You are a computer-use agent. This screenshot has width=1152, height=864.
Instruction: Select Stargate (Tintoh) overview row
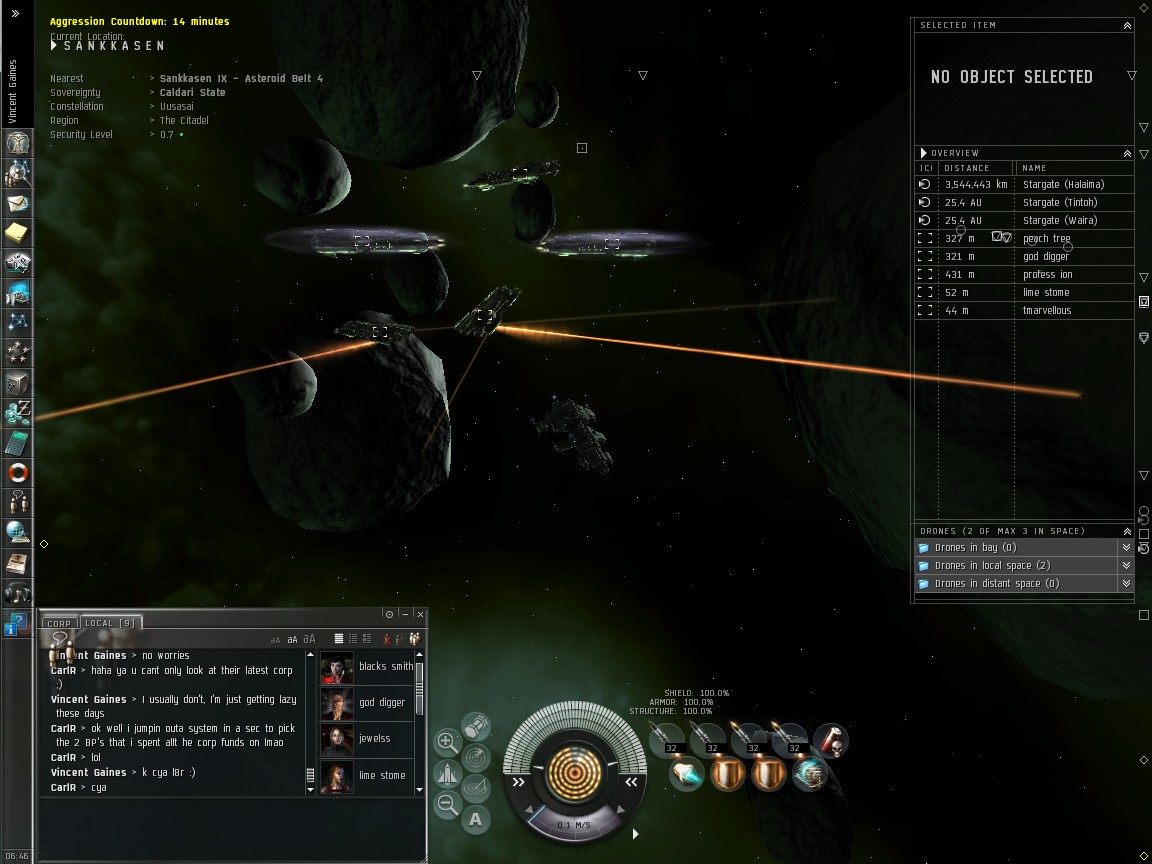coord(1060,203)
